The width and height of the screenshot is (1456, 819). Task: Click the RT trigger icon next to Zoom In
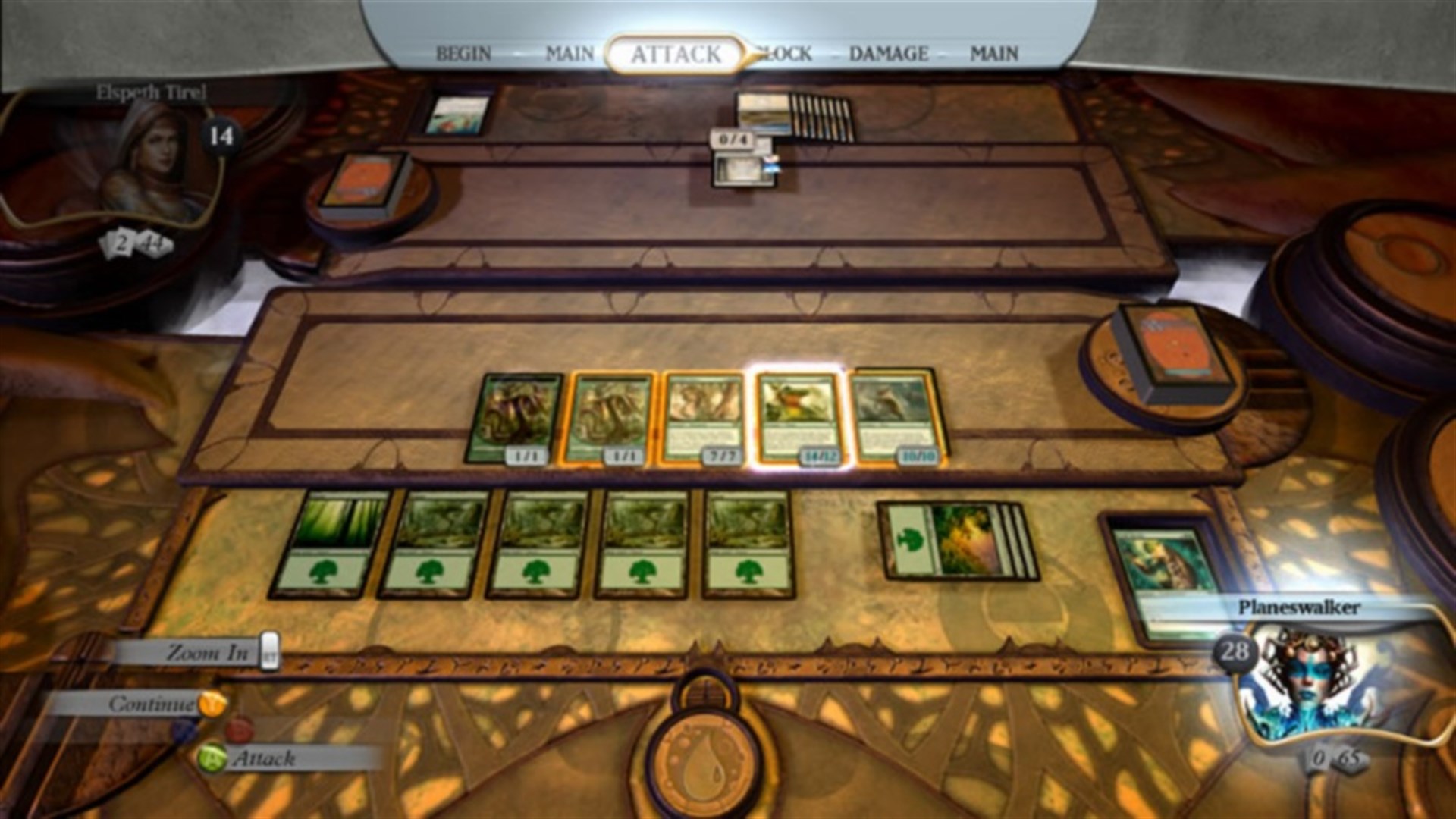(268, 652)
